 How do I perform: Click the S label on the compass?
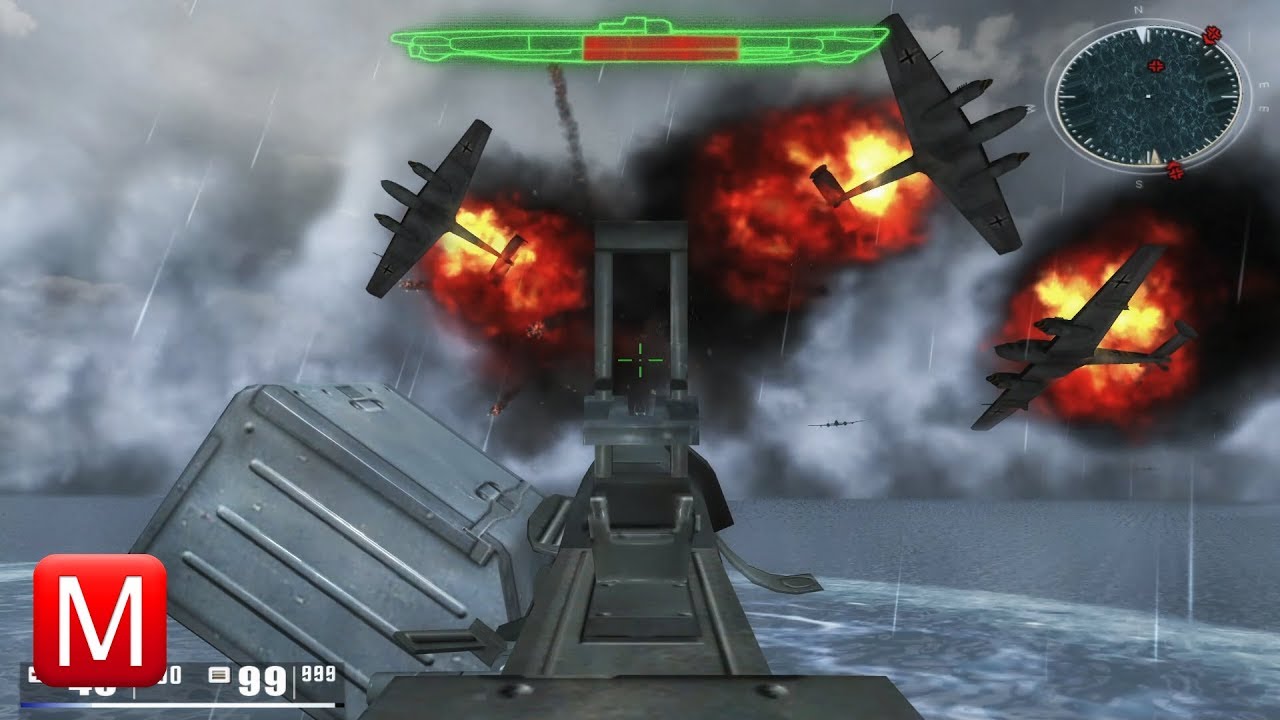click(x=1139, y=183)
